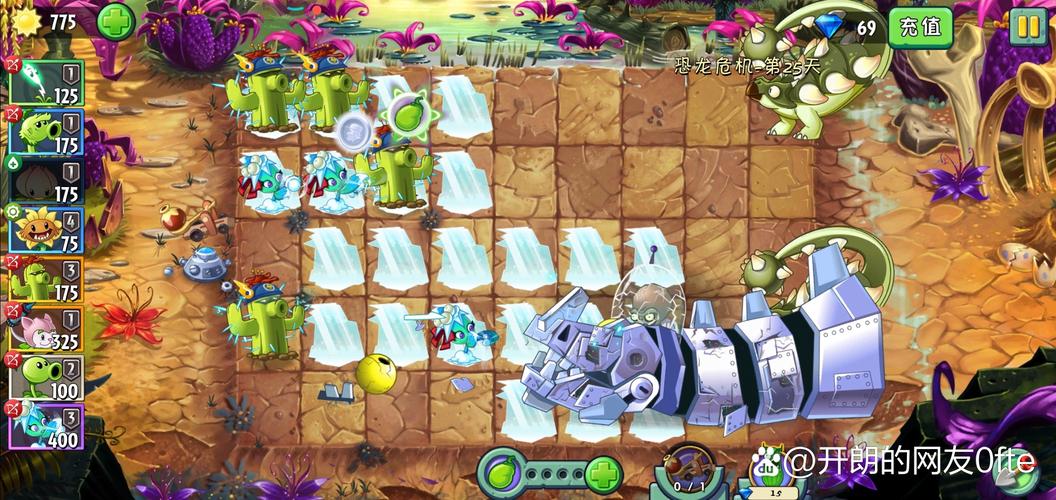The image size is (1056, 500).
Task: Pick the pink cat plant packet costing 325
Action: coord(46,328)
